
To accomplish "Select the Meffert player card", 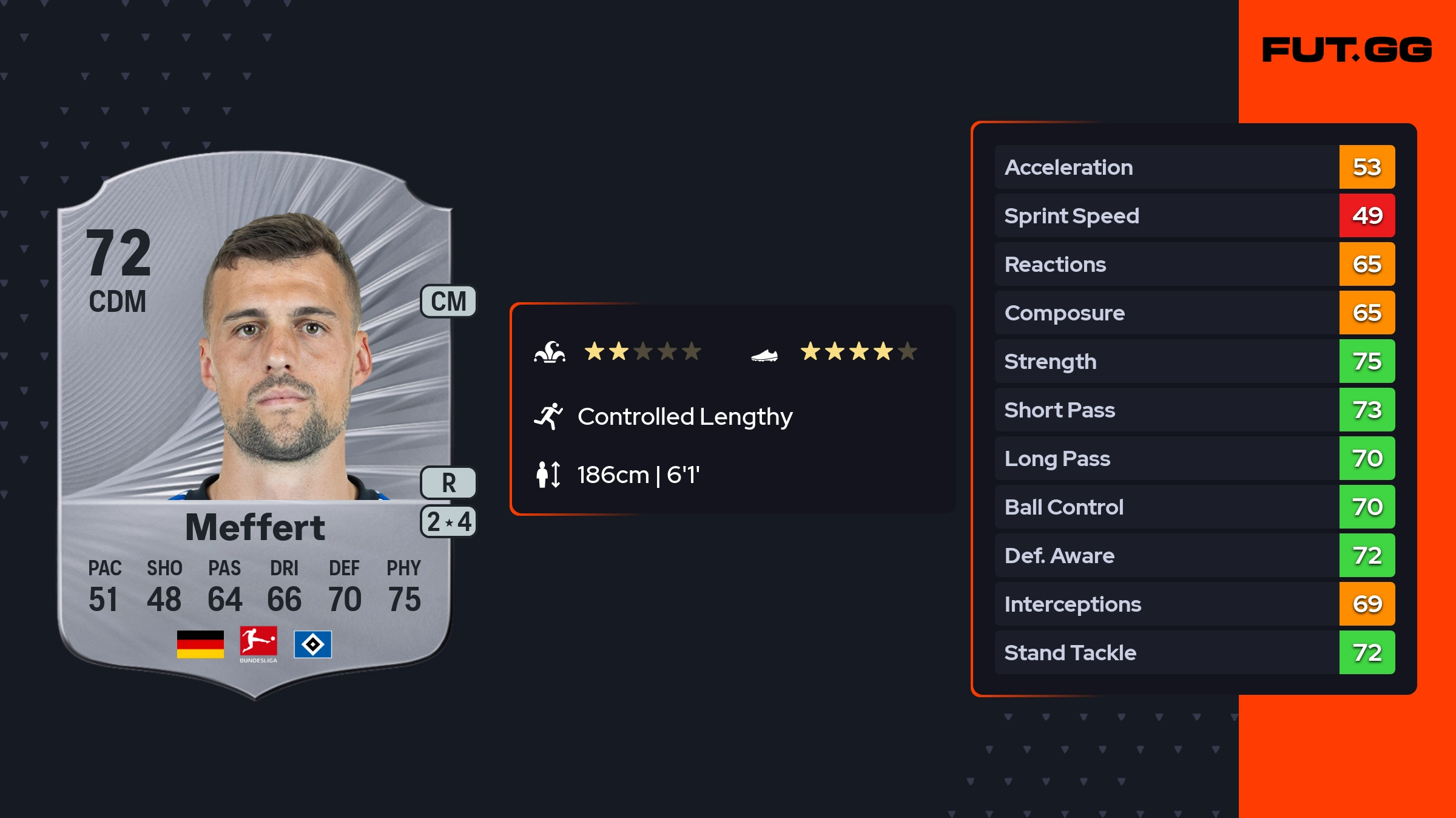I will 255,425.
